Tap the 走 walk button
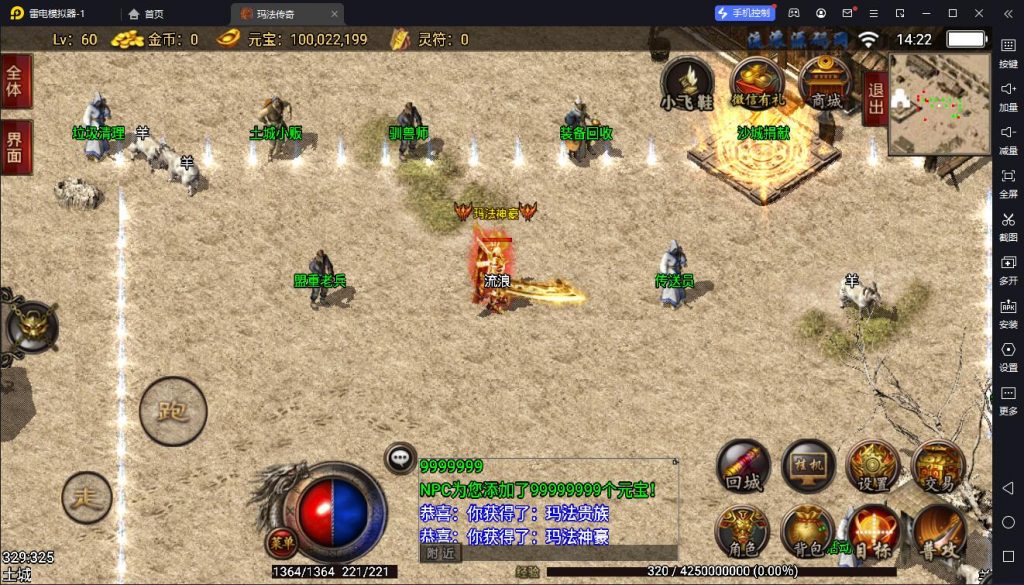Viewport: 1024px width, 585px height. coord(87,497)
